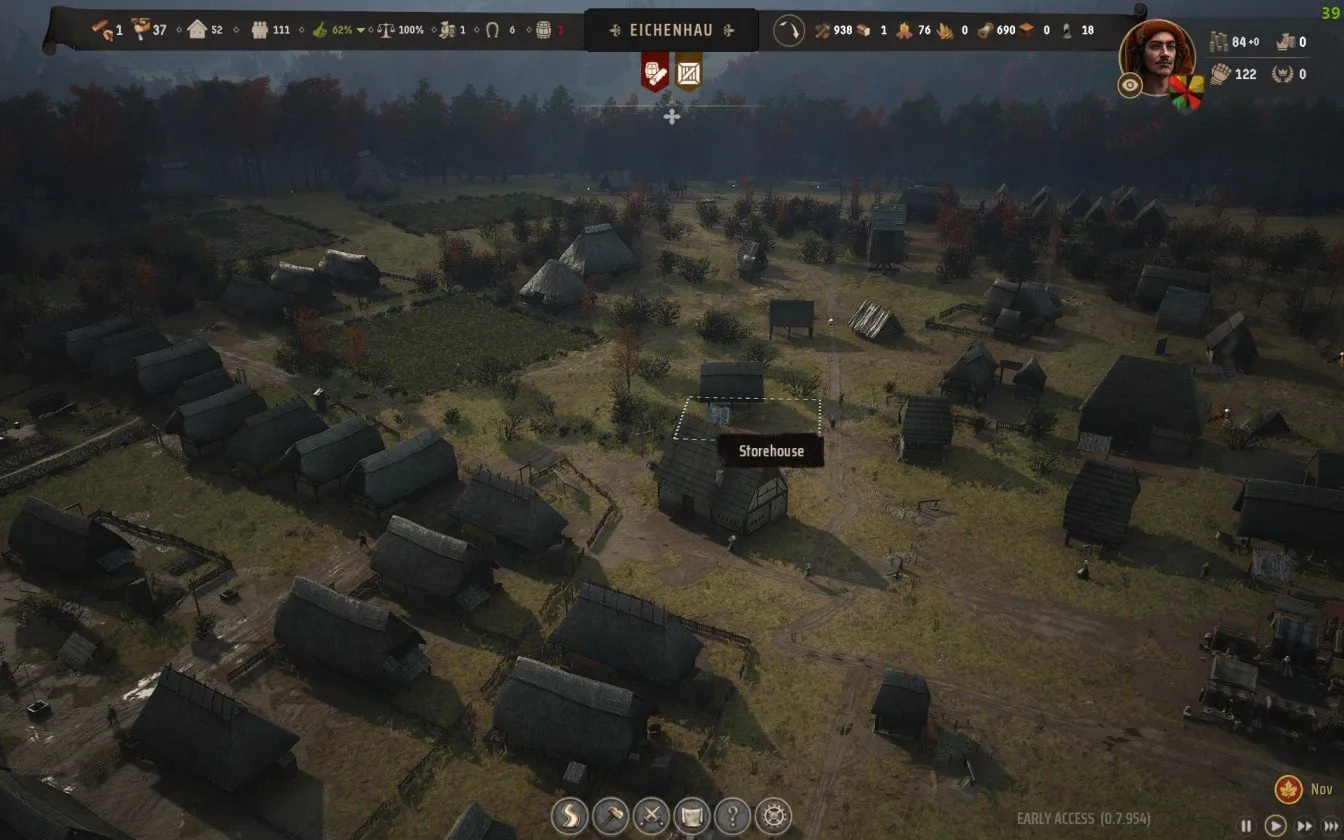
Task: Set game speed to double fast-forward
Action: click(x=1303, y=826)
